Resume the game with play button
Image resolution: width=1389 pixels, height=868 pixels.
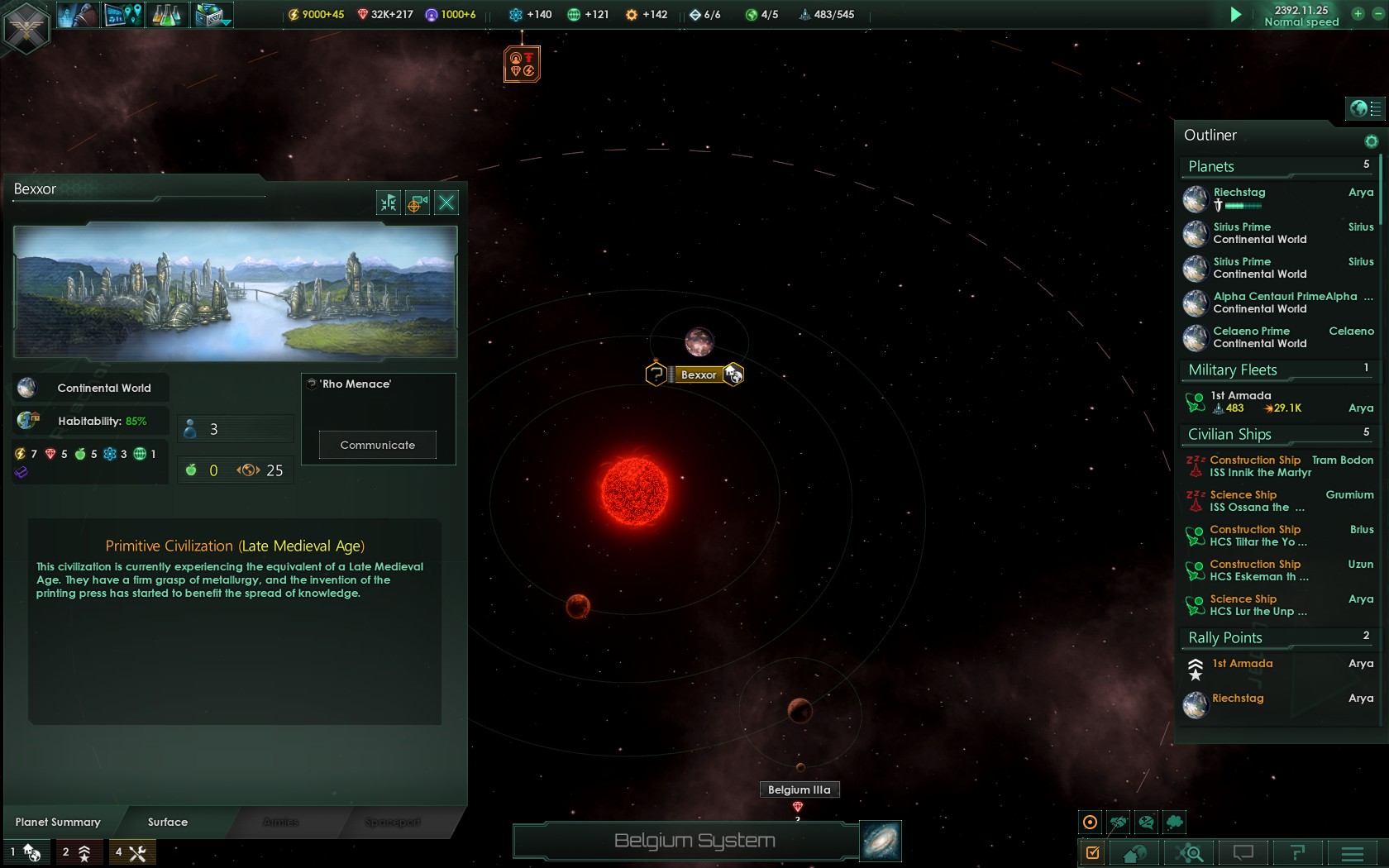click(x=1235, y=14)
